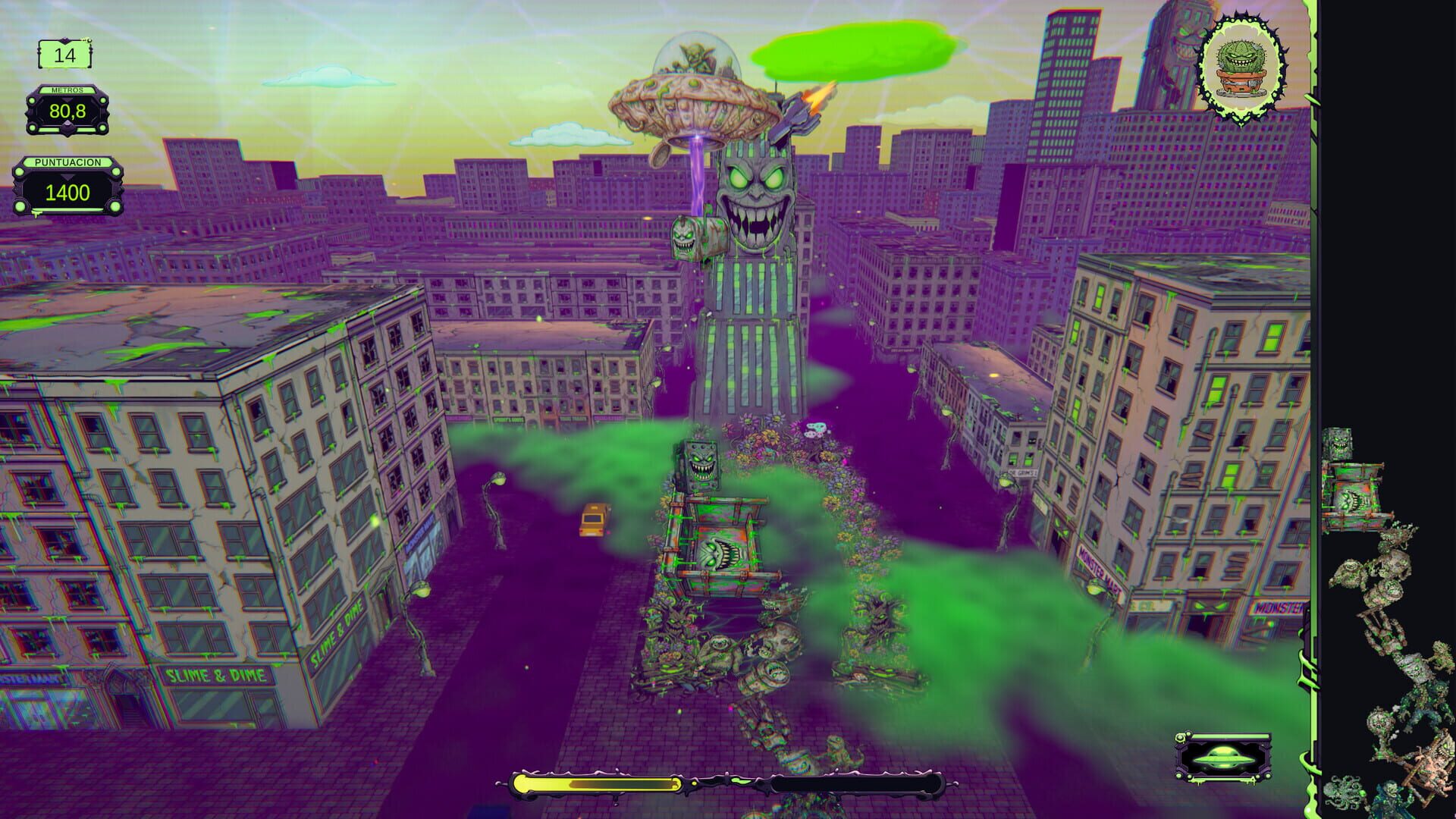
Task: Click the grinning mailbox monster thumbnail in sidebar
Action: coord(1339,444)
